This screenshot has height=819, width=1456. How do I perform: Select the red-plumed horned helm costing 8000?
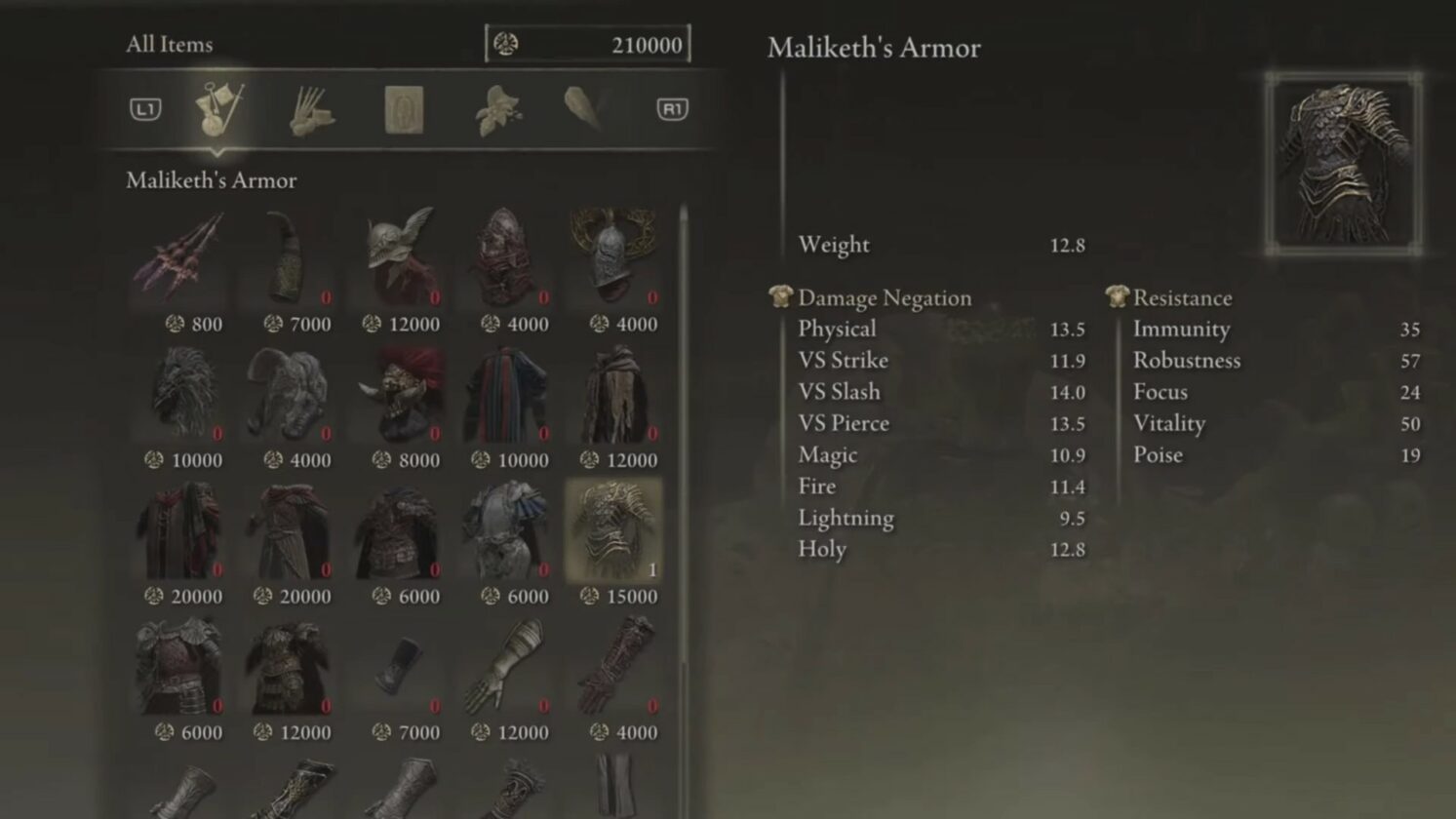(x=398, y=394)
